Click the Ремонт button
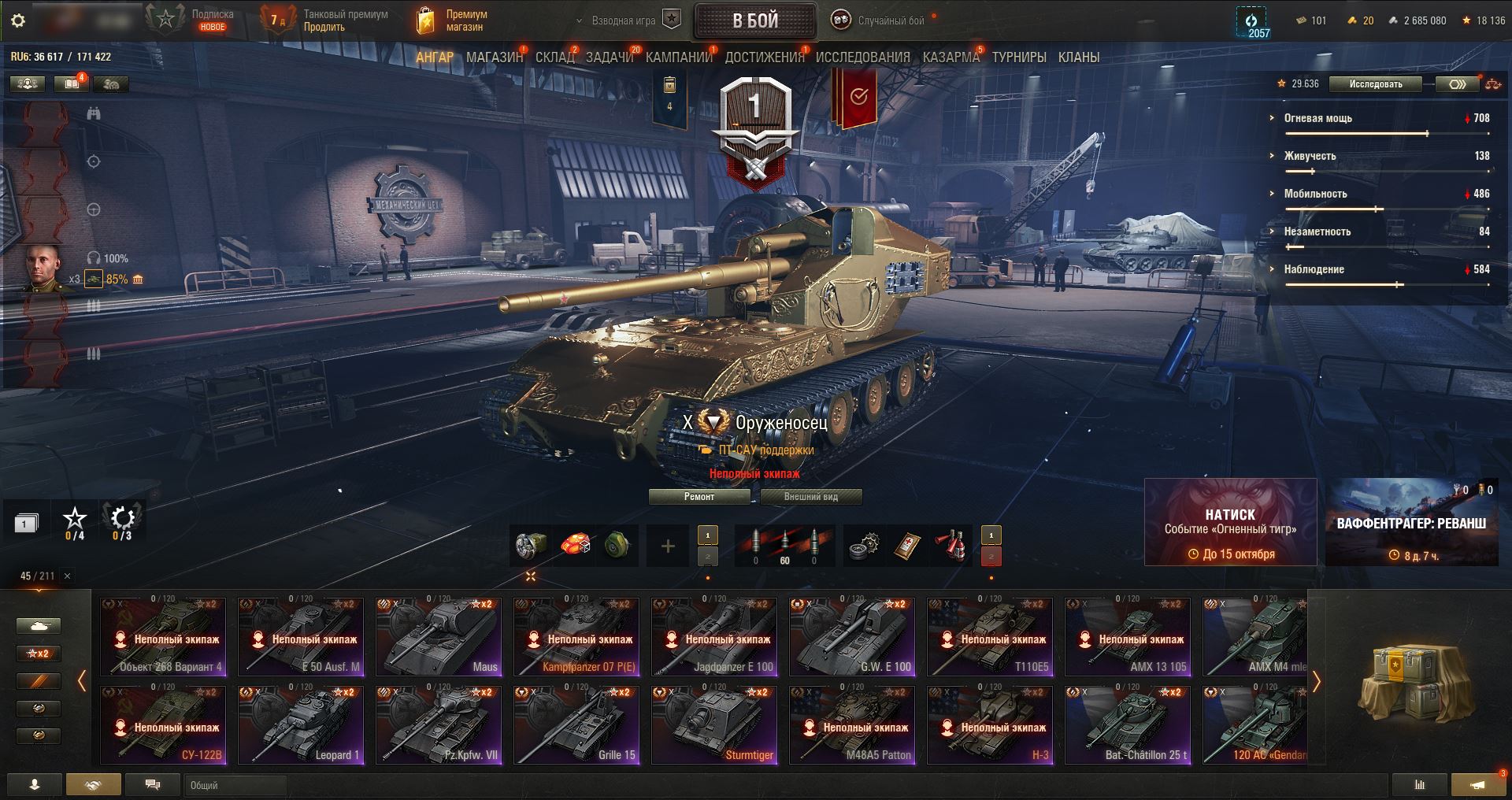This screenshot has height=800, width=1512. tap(699, 497)
